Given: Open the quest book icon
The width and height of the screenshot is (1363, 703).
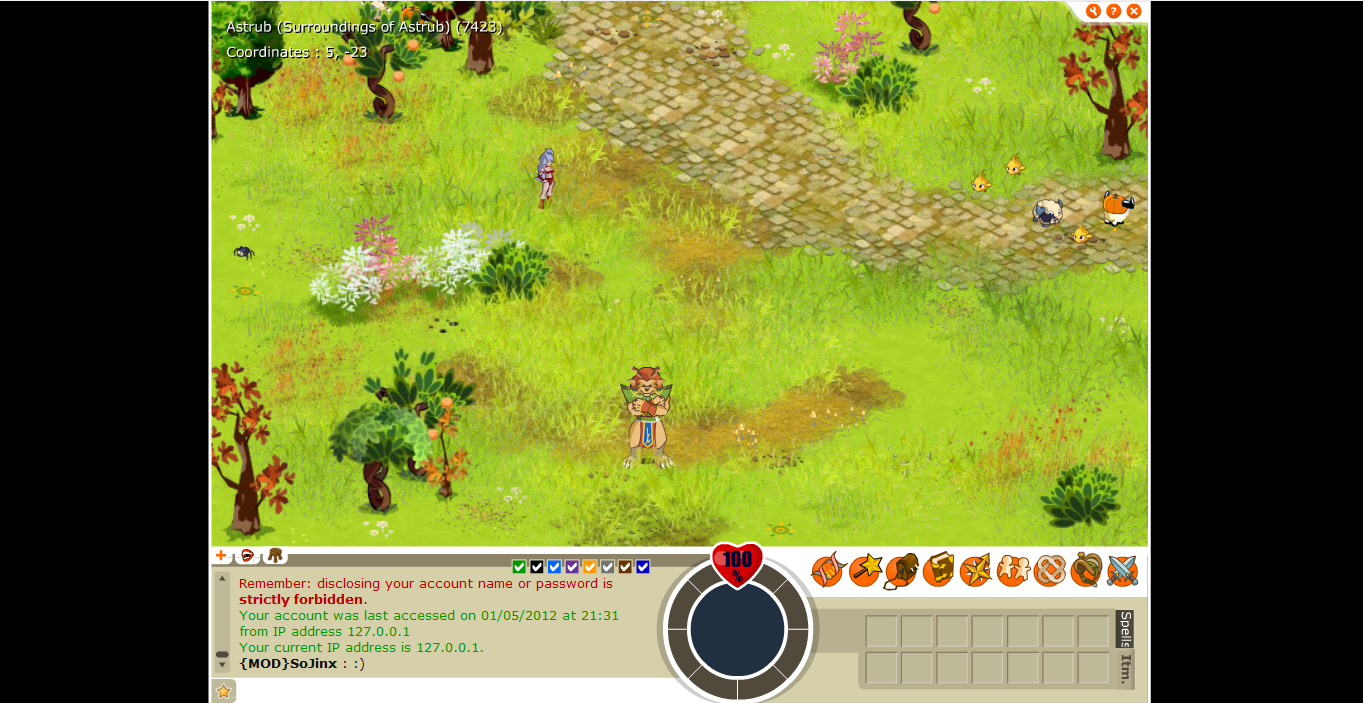Looking at the screenshot, I should 938,571.
